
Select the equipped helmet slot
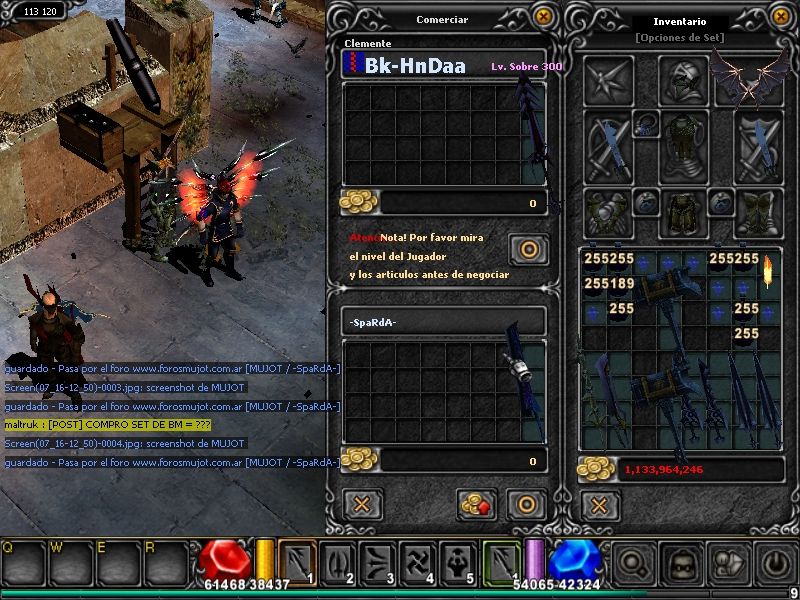684,78
